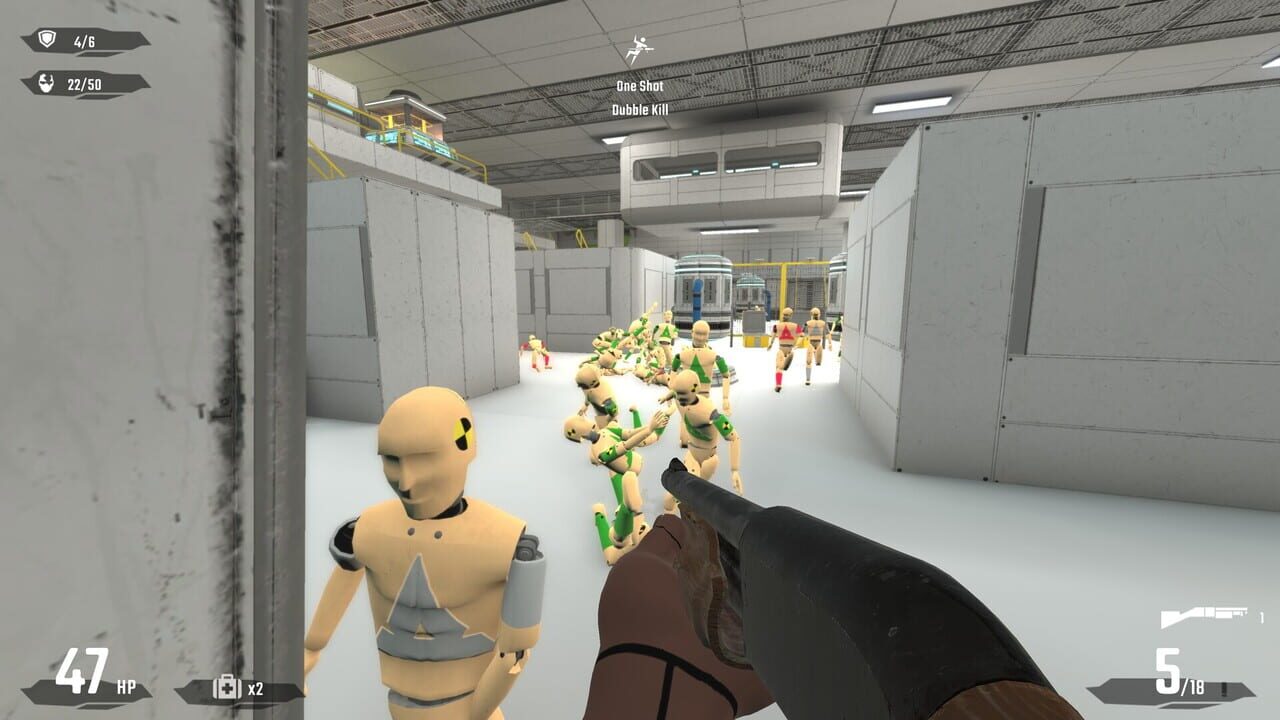Click the weapon slot number 1 indicator
The image size is (1280, 720).
[1261, 617]
